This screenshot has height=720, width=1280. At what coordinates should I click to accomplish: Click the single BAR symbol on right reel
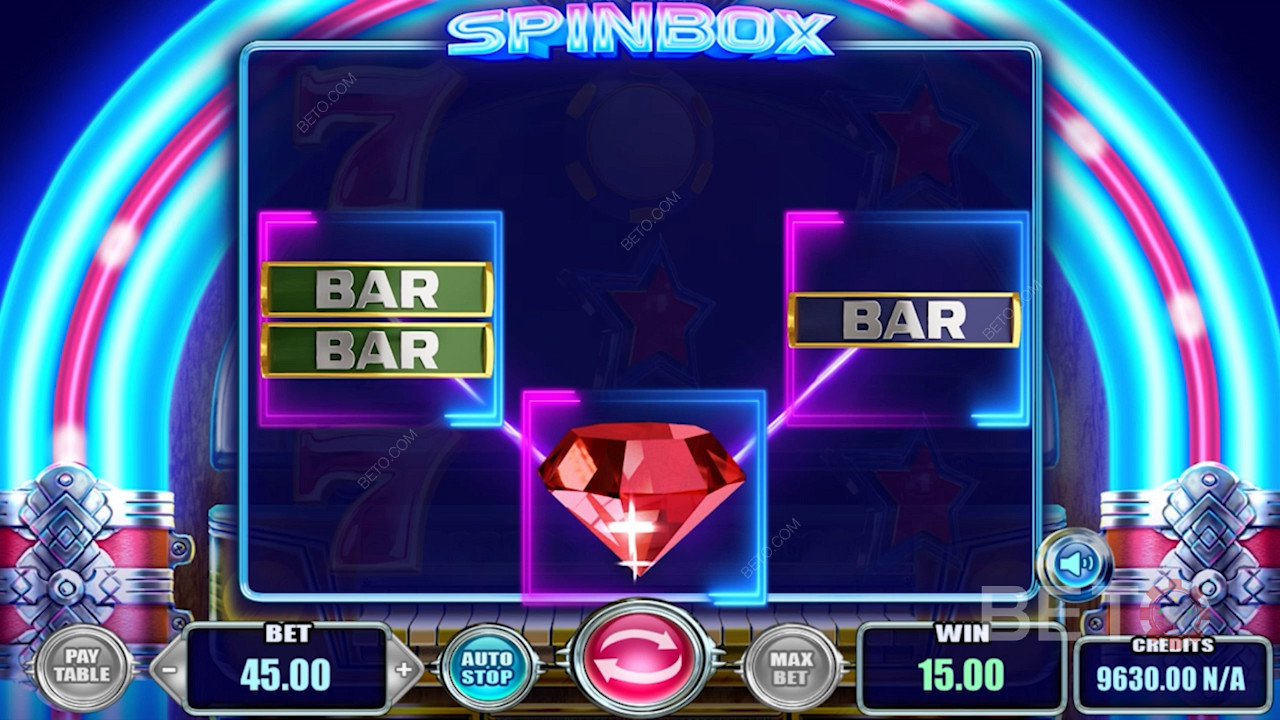point(905,320)
